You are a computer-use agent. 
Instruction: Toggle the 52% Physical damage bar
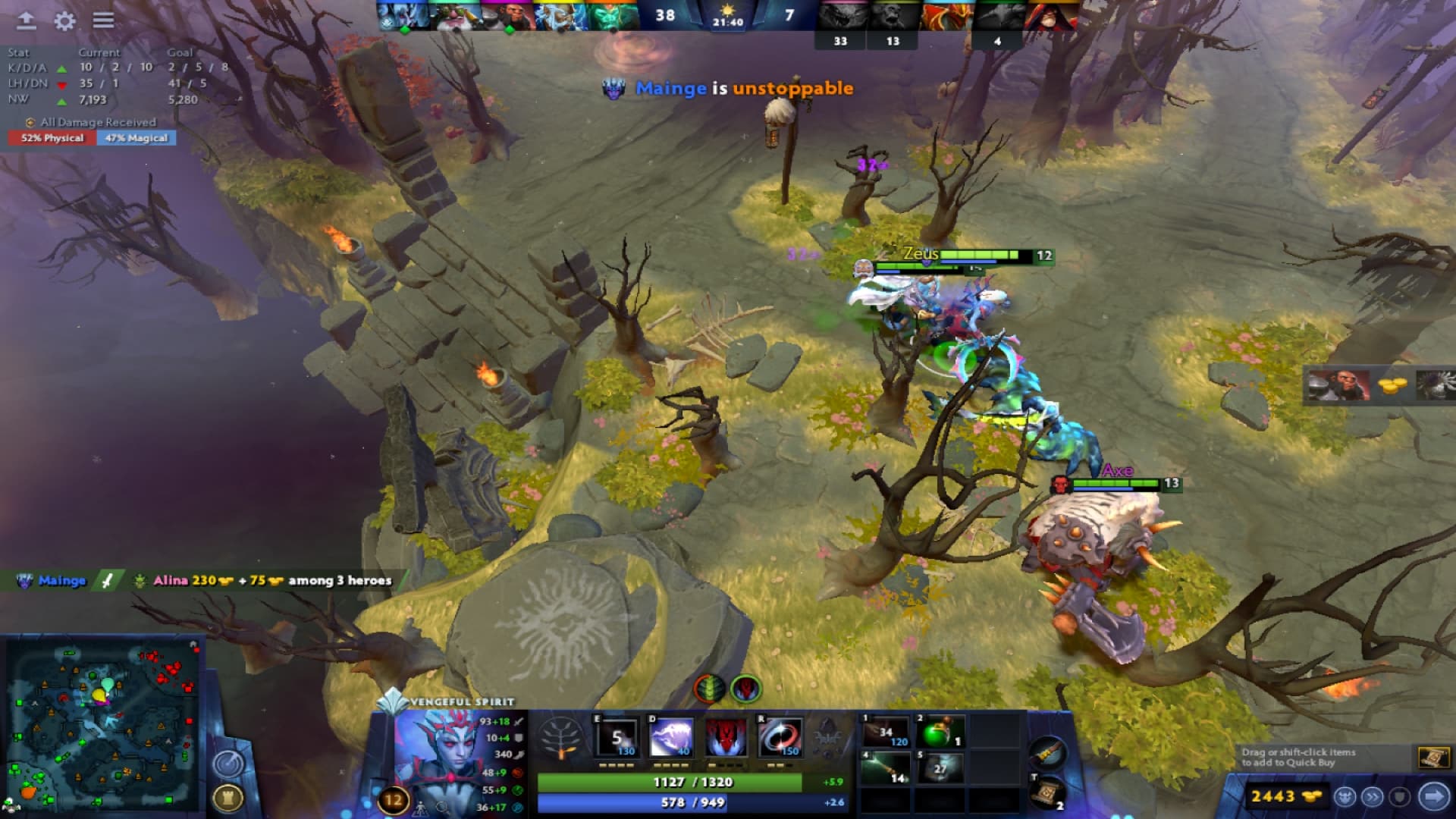point(53,138)
